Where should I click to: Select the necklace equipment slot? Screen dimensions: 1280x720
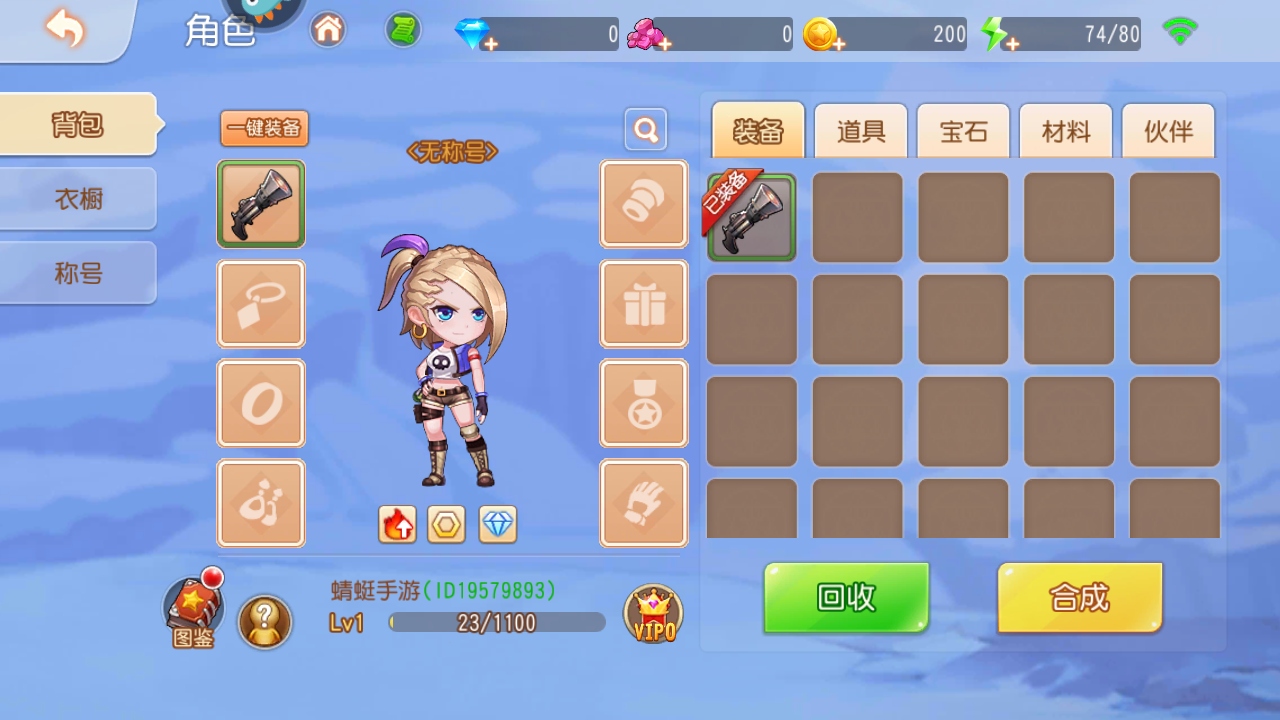pyautogui.click(x=260, y=304)
